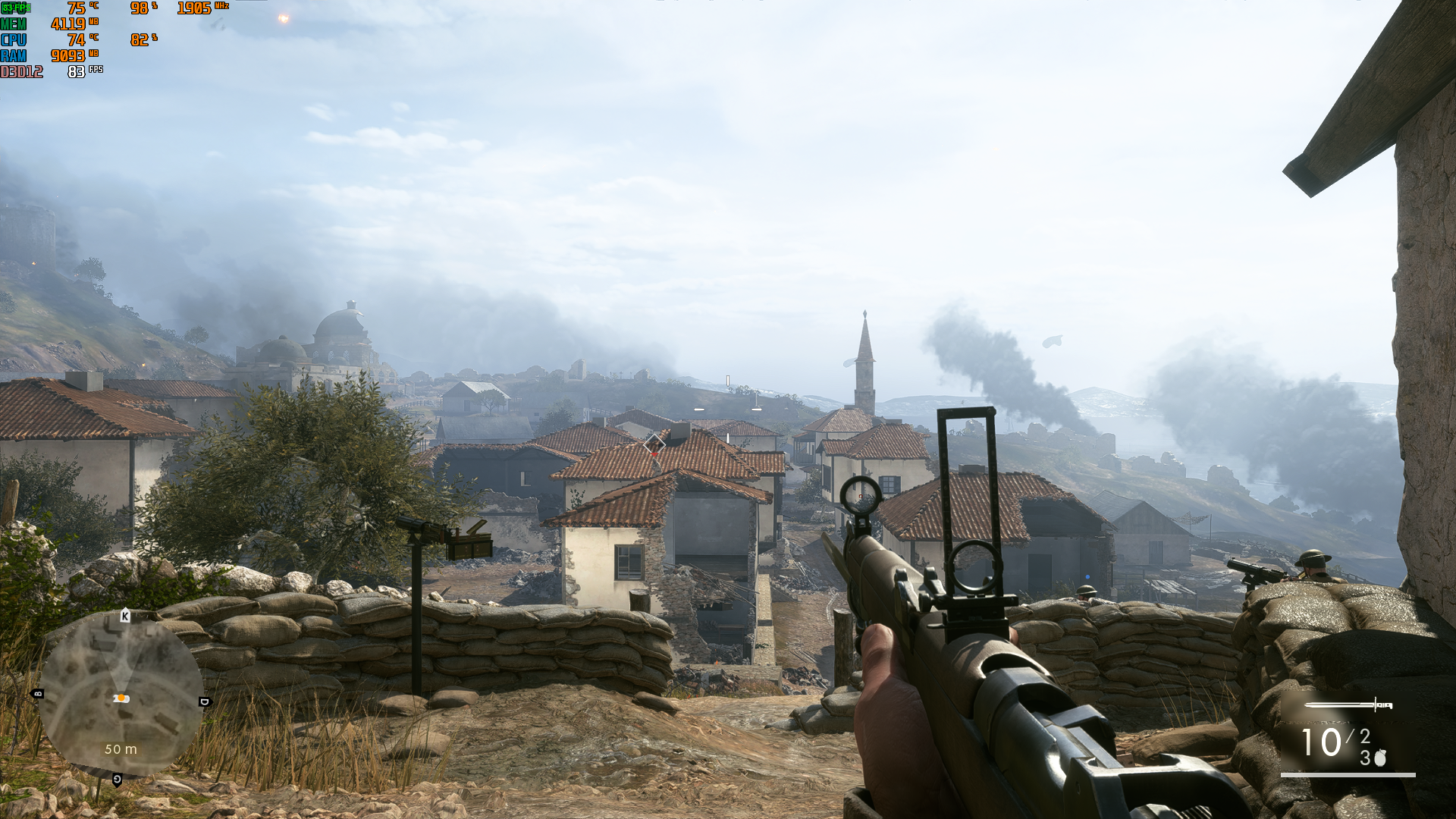Image resolution: width=1456 pixels, height=819 pixels.
Task: Select objective D marker on minimap edge
Action: [203, 701]
